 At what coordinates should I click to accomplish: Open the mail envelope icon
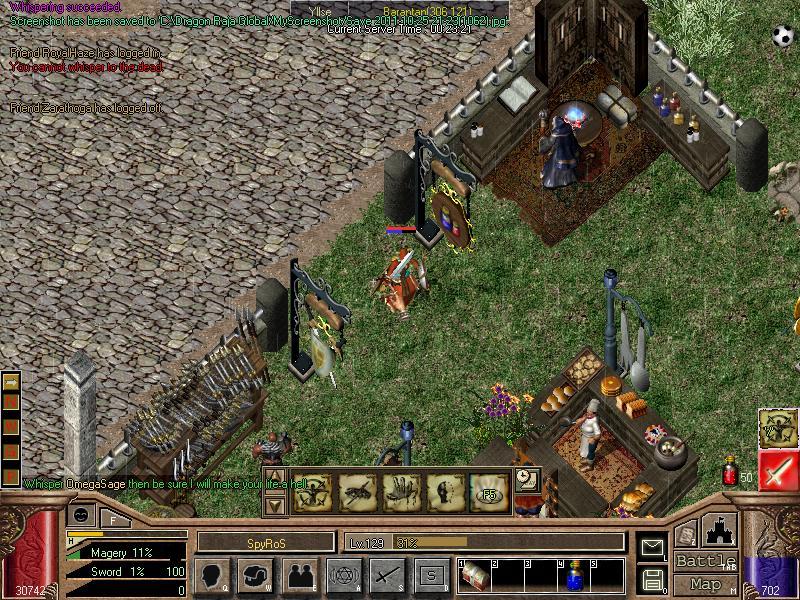tap(652, 547)
